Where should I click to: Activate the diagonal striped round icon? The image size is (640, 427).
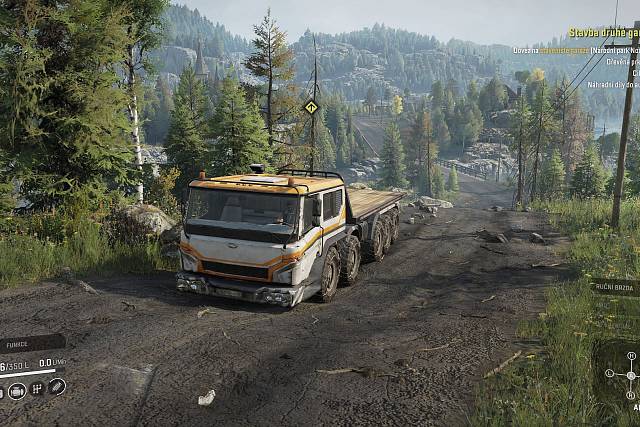coord(57,386)
